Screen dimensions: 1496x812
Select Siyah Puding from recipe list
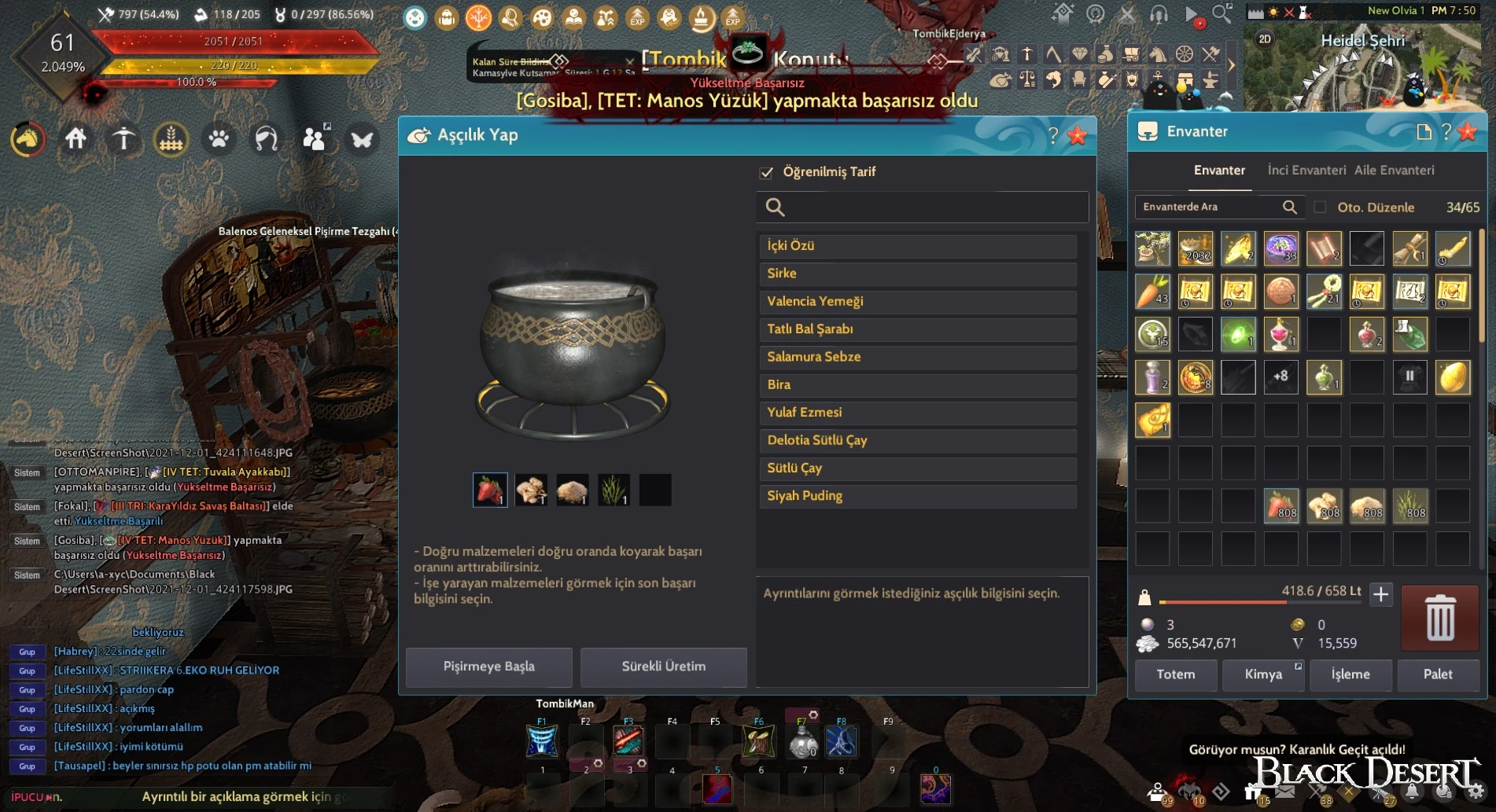coord(917,496)
